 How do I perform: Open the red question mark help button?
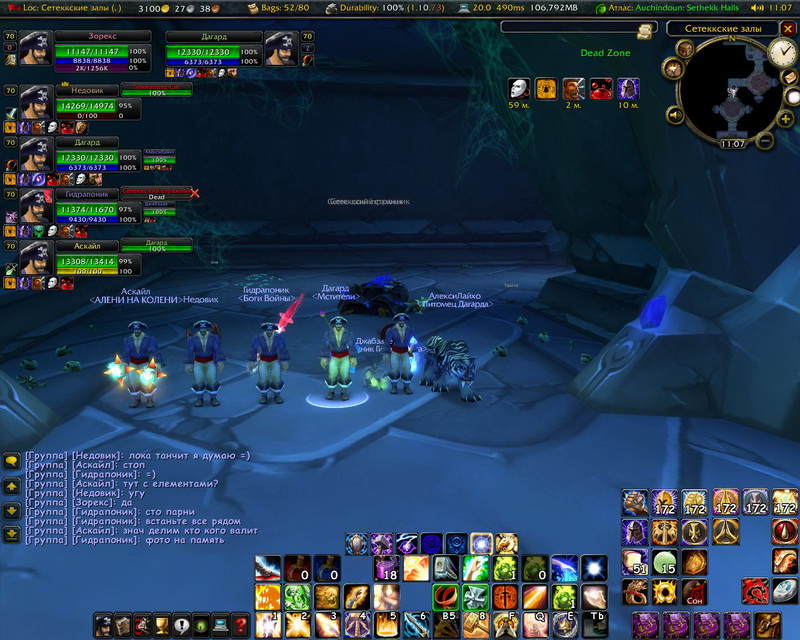pos(240,625)
